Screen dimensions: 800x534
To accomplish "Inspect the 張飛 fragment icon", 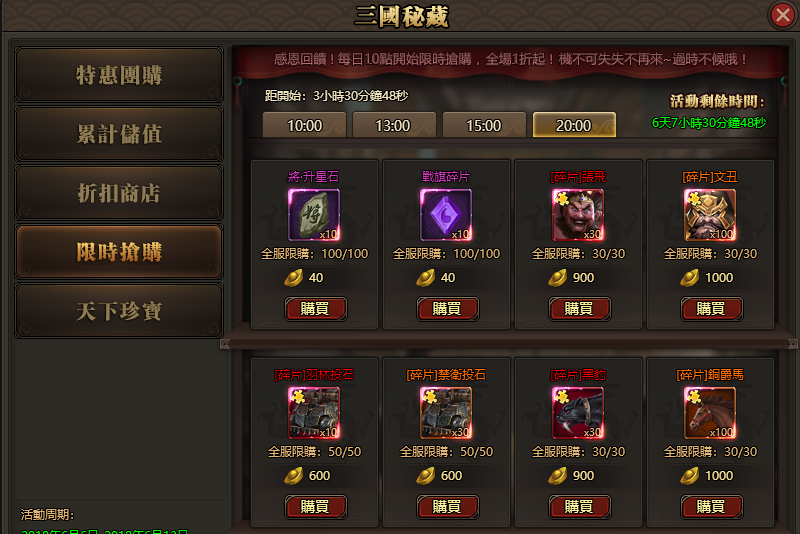I will tap(578, 214).
